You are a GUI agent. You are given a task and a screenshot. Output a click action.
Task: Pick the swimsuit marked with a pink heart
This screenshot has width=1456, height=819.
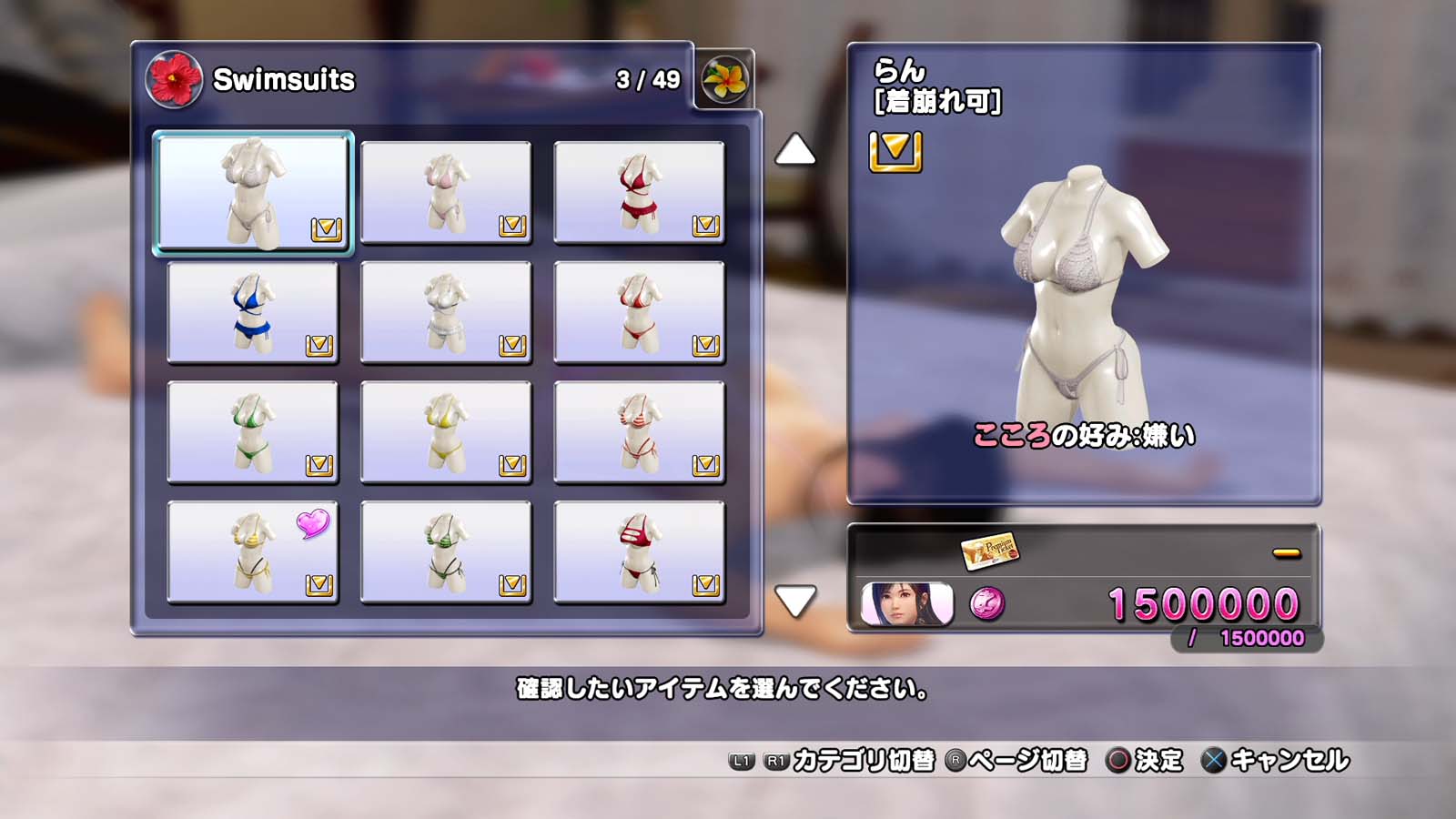[253, 552]
